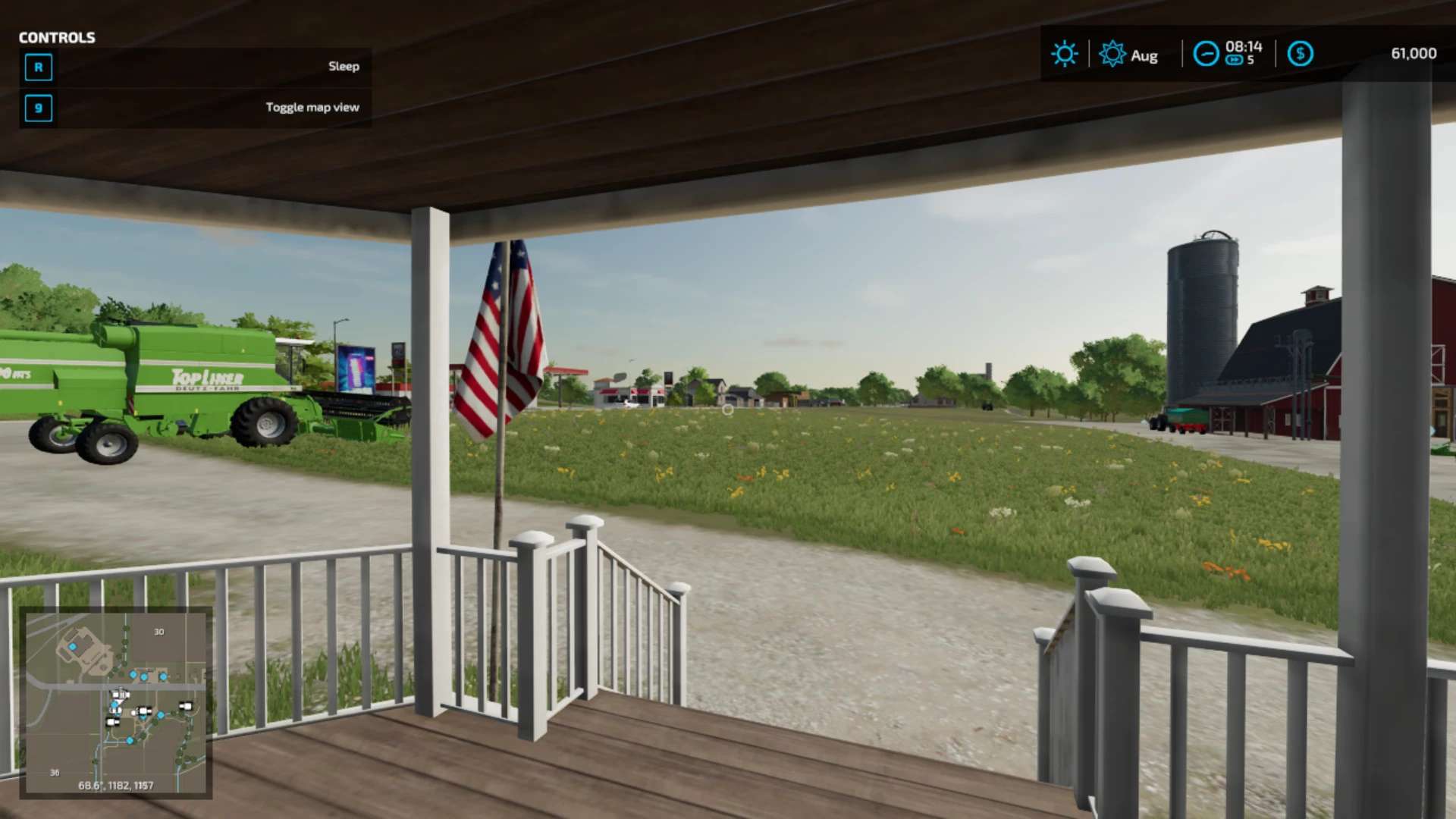The image size is (1456, 819).
Task: Select the clock icon by the time
Action: tap(1205, 54)
